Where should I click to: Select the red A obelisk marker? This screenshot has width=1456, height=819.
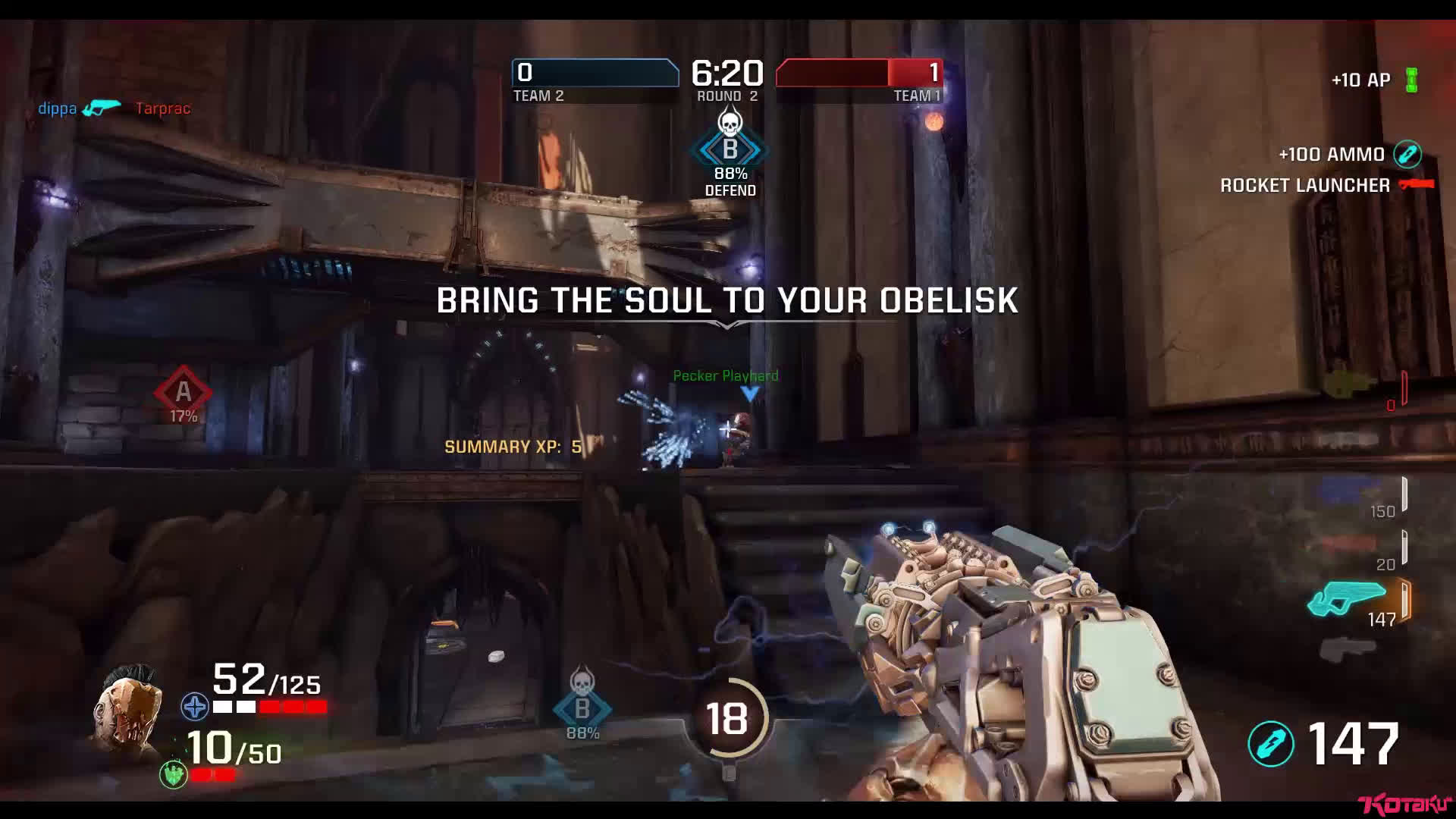pyautogui.click(x=183, y=392)
